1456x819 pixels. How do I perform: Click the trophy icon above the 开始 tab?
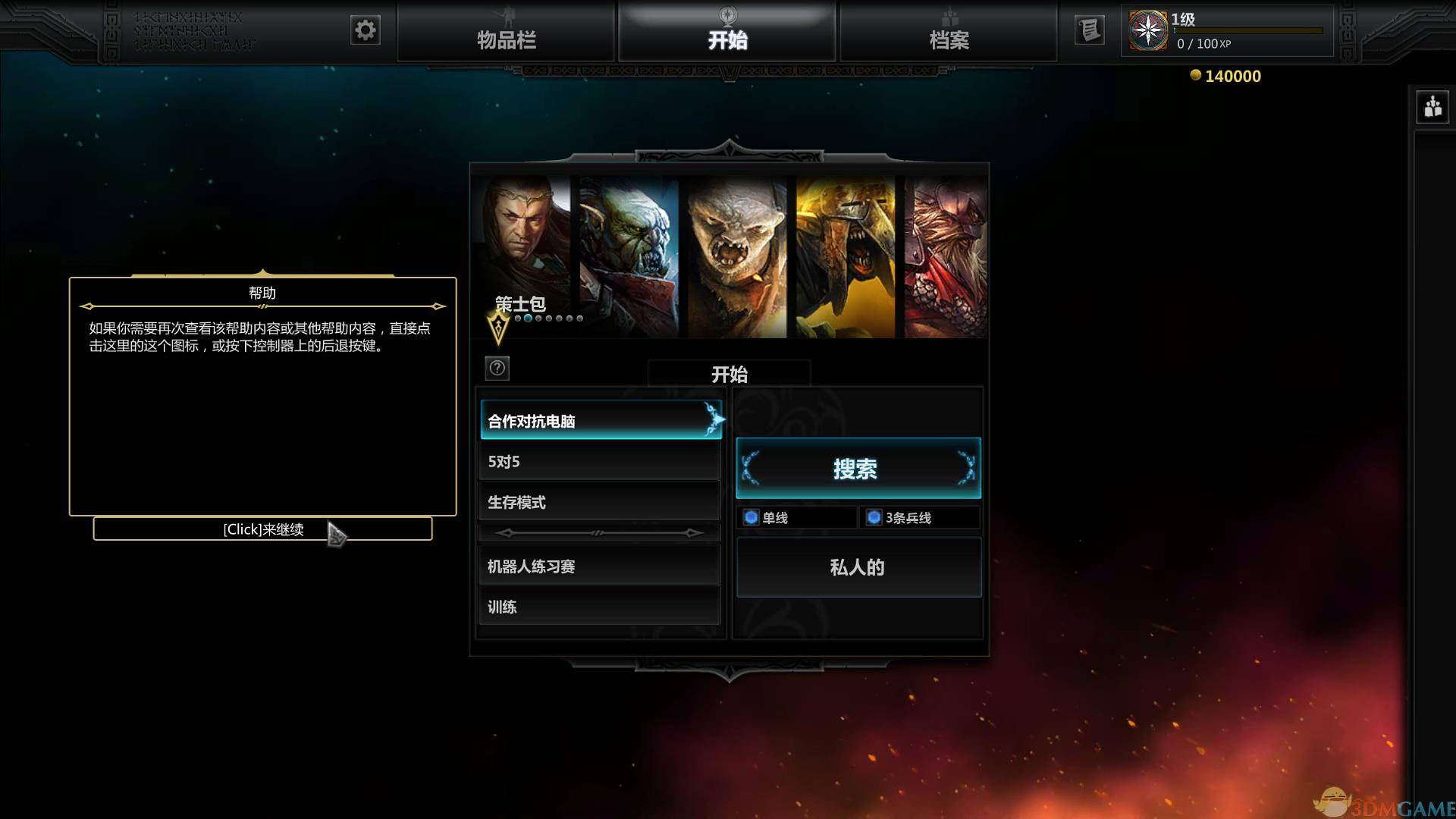pyautogui.click(x=726, y=17)
